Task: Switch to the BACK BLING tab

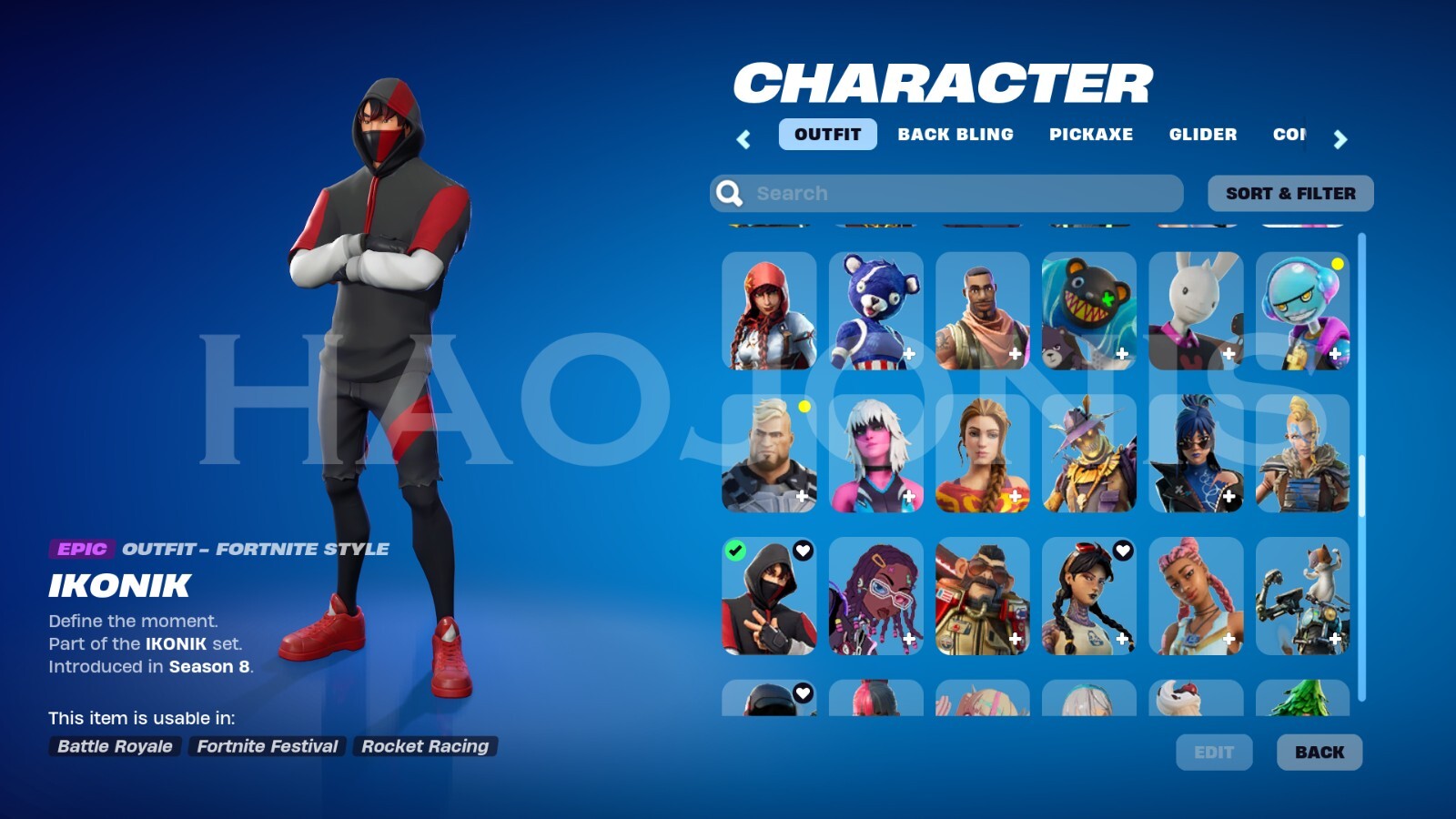Action: [955, 134]
